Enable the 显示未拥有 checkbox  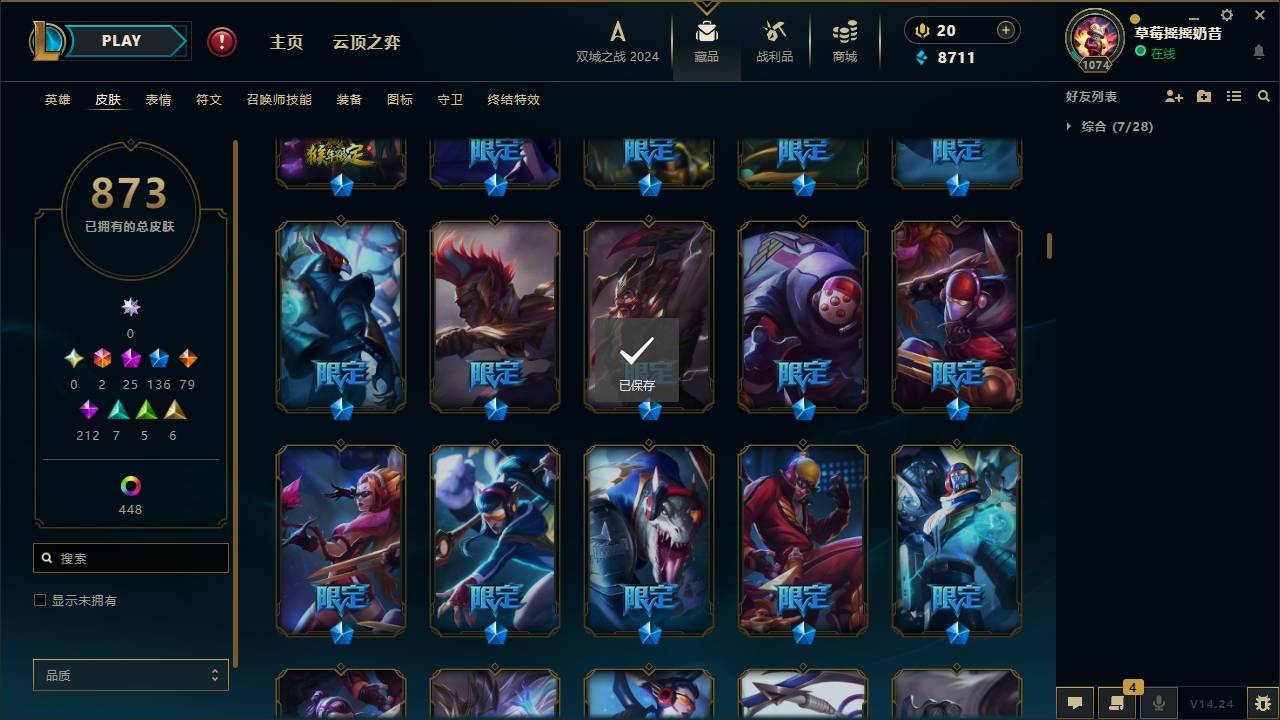pos(39,599)
